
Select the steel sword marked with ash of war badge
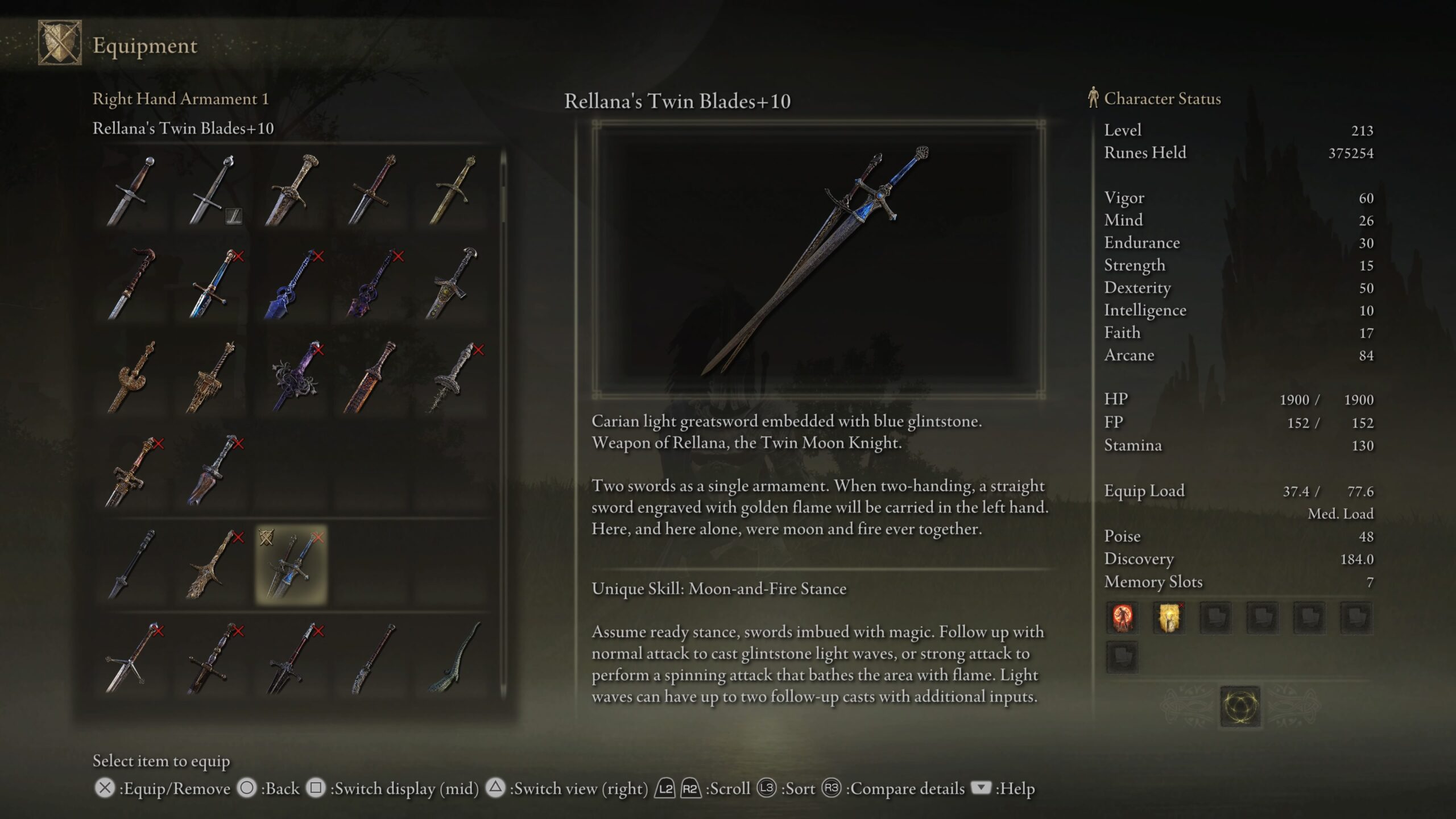coord(212,191)
